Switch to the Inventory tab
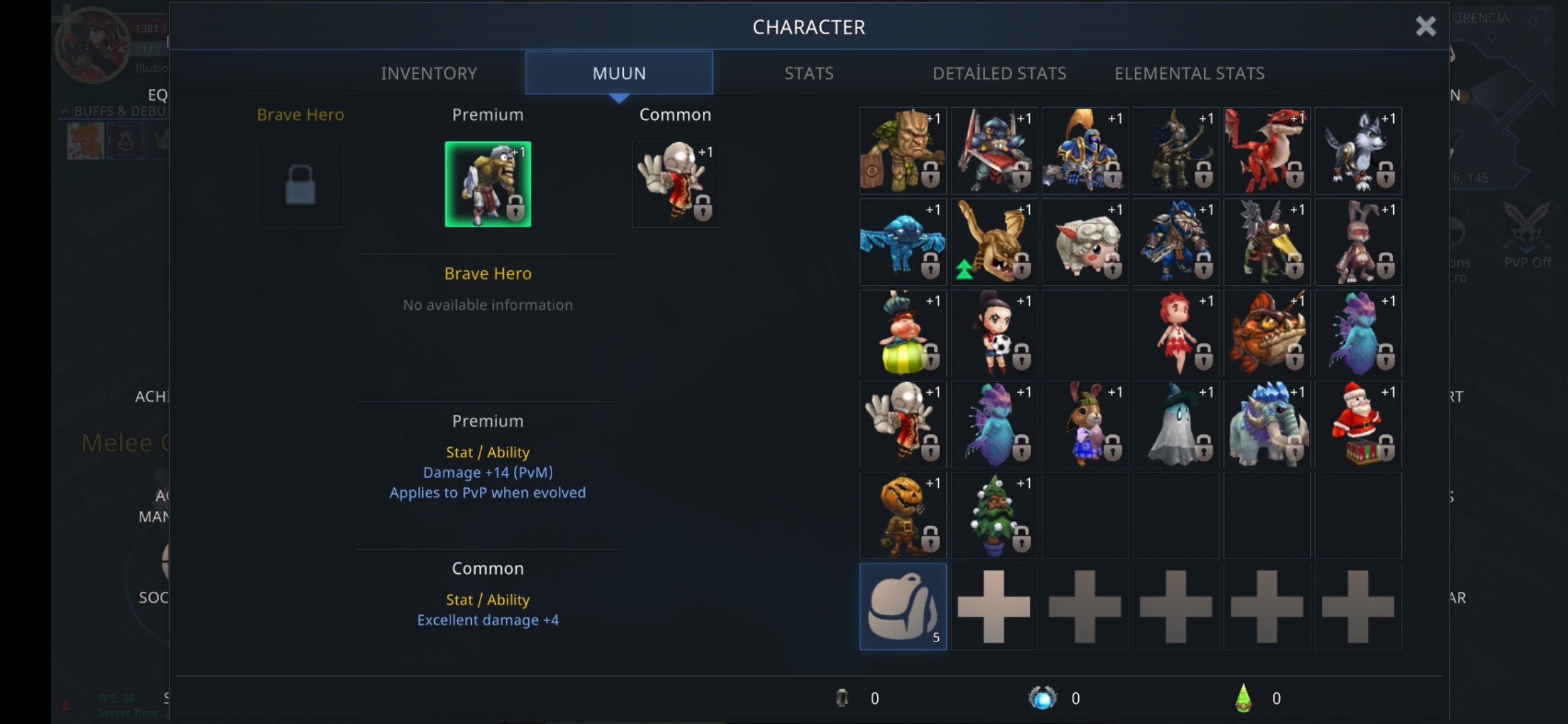Image resolution: width=1568 pixels, height=724 pixels. point(429,73)
